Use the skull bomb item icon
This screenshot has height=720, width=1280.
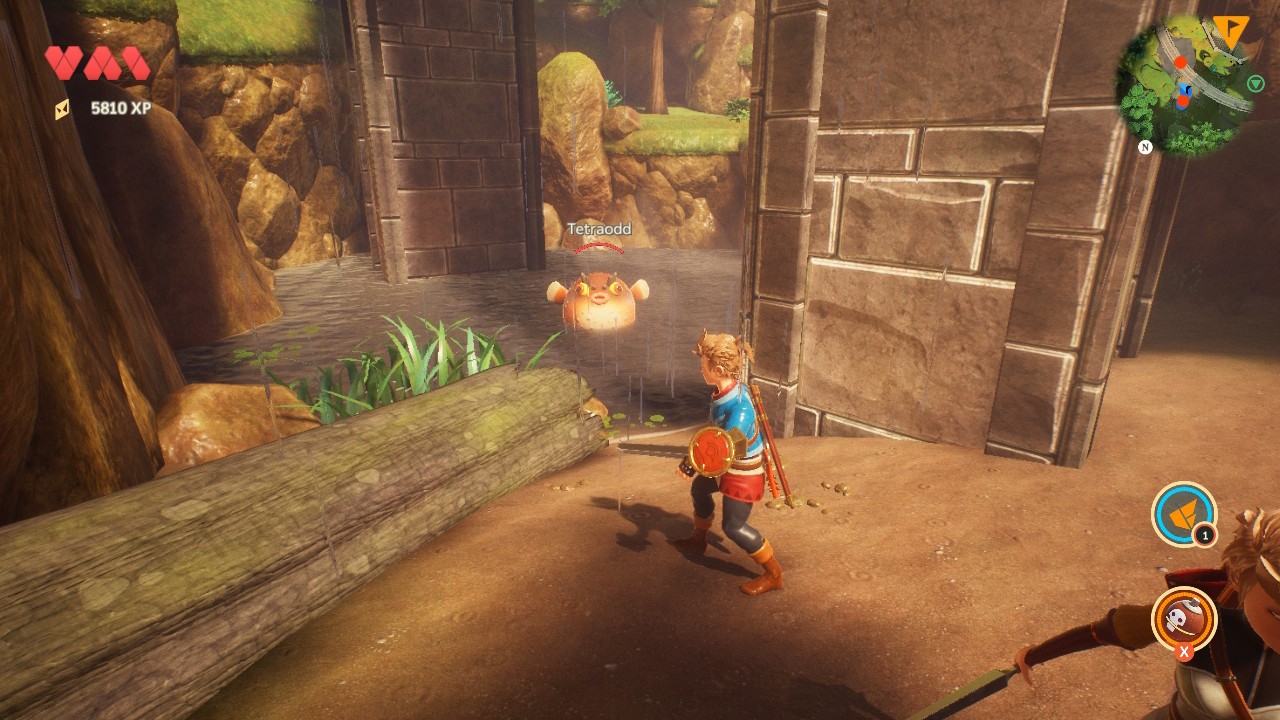click(1184, 618)
